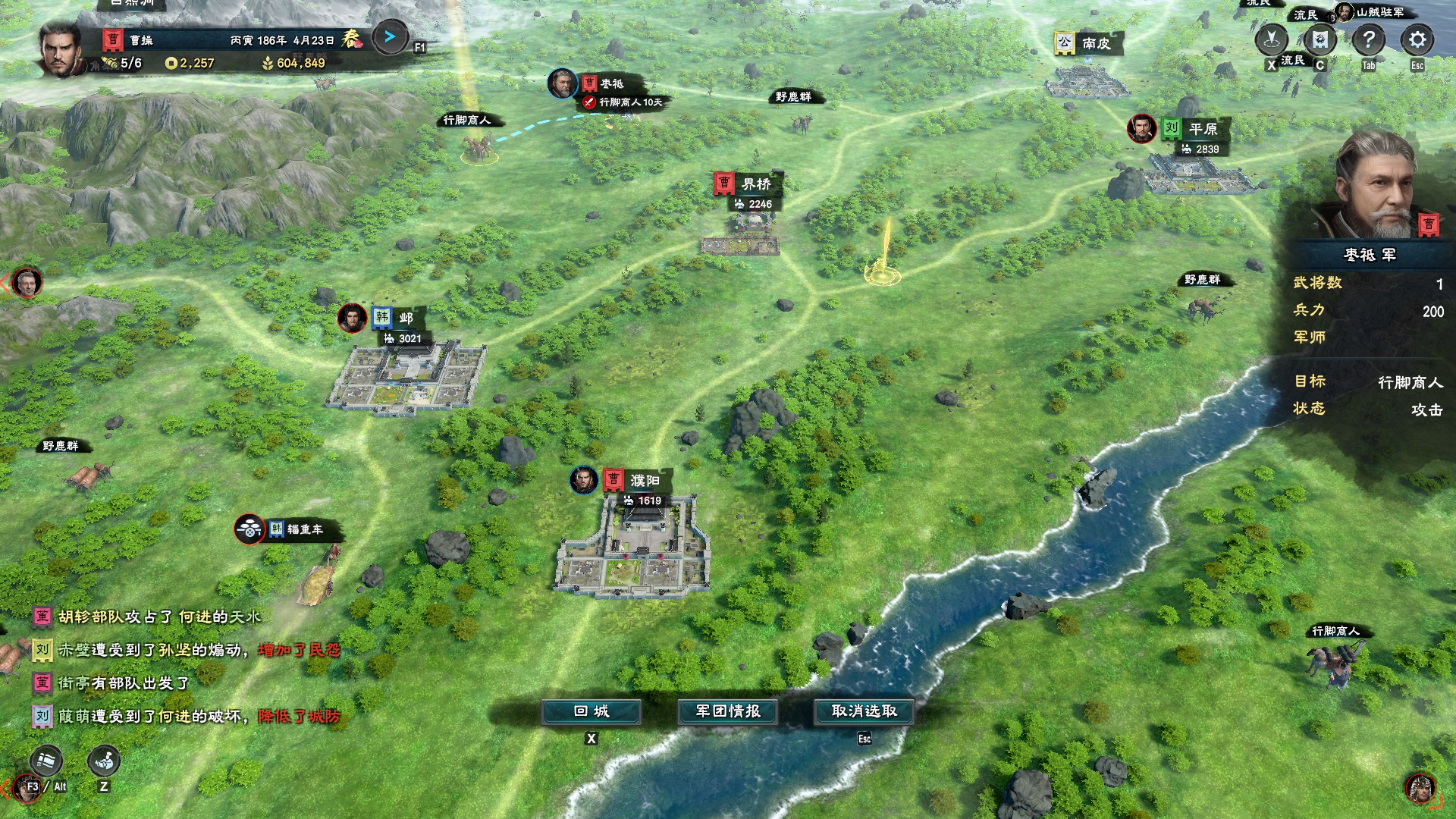Open 军团情报 army intel

728,711
